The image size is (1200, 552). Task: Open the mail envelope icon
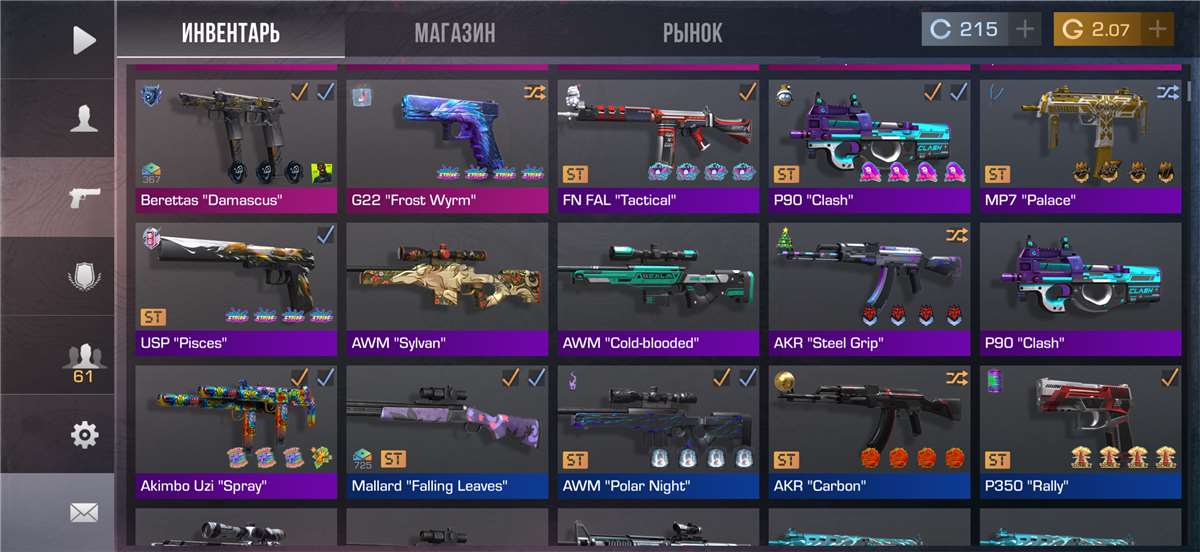tap(84, 513)
